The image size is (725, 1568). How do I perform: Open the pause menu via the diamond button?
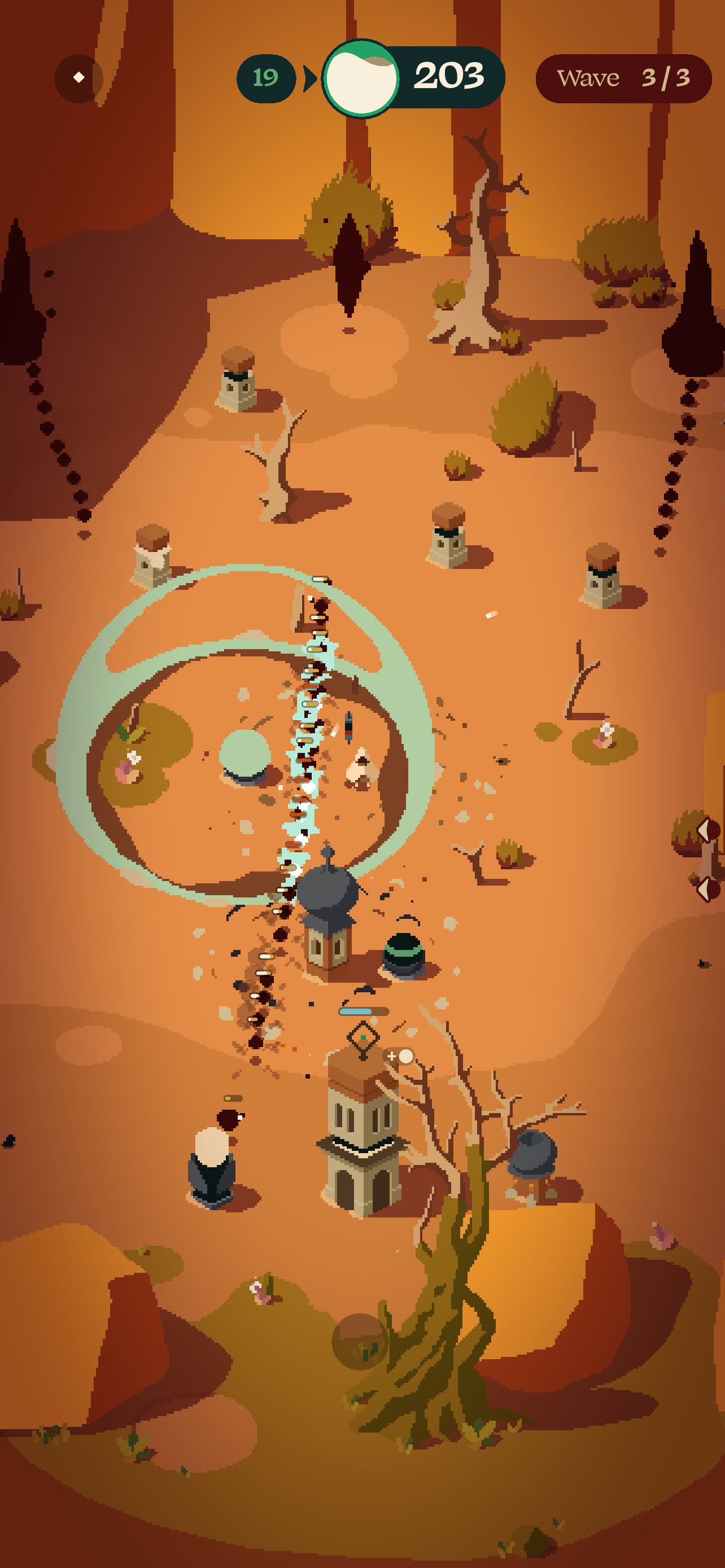(x=80, y=78)
